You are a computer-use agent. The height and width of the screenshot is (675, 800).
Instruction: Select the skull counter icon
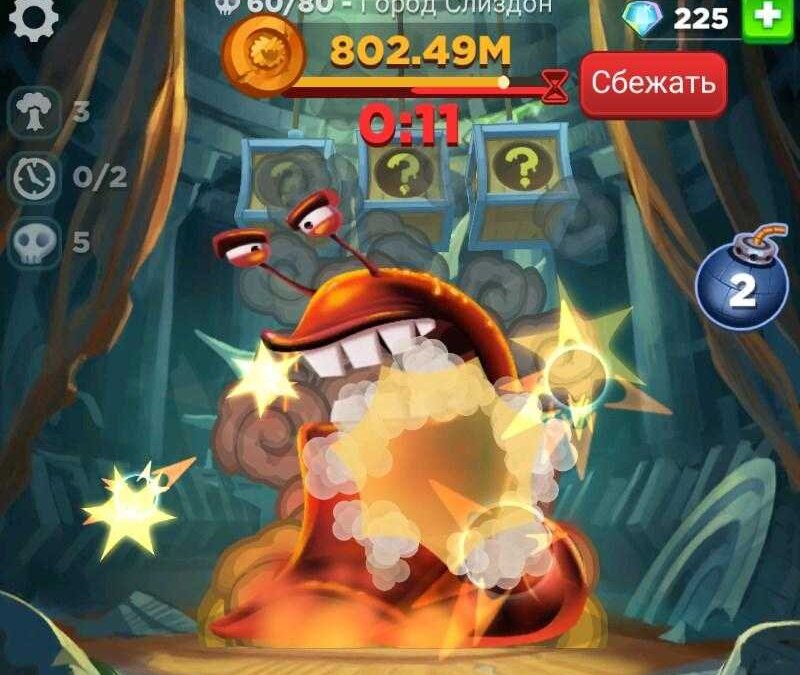tap(35, 243)
